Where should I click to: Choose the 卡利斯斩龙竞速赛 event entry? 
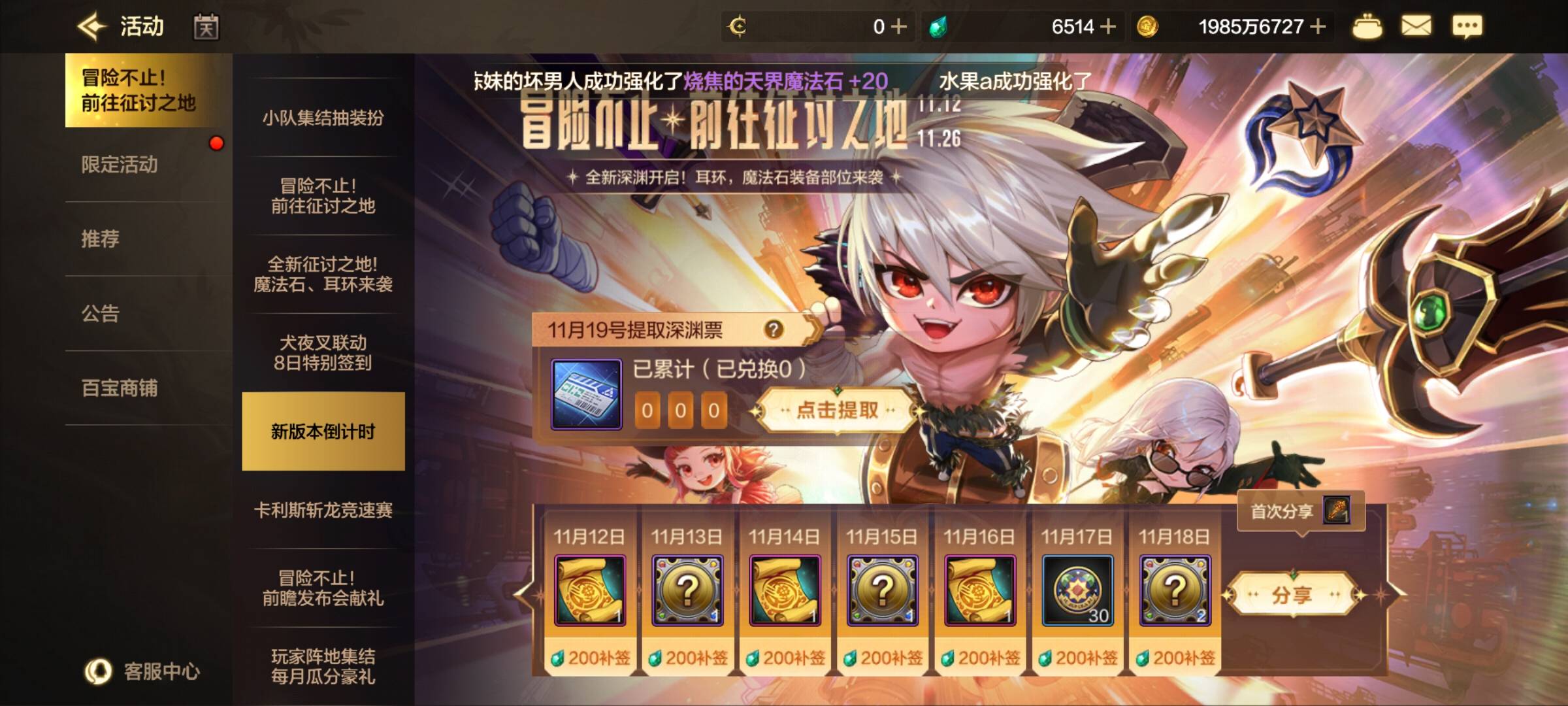pos(323,510)
